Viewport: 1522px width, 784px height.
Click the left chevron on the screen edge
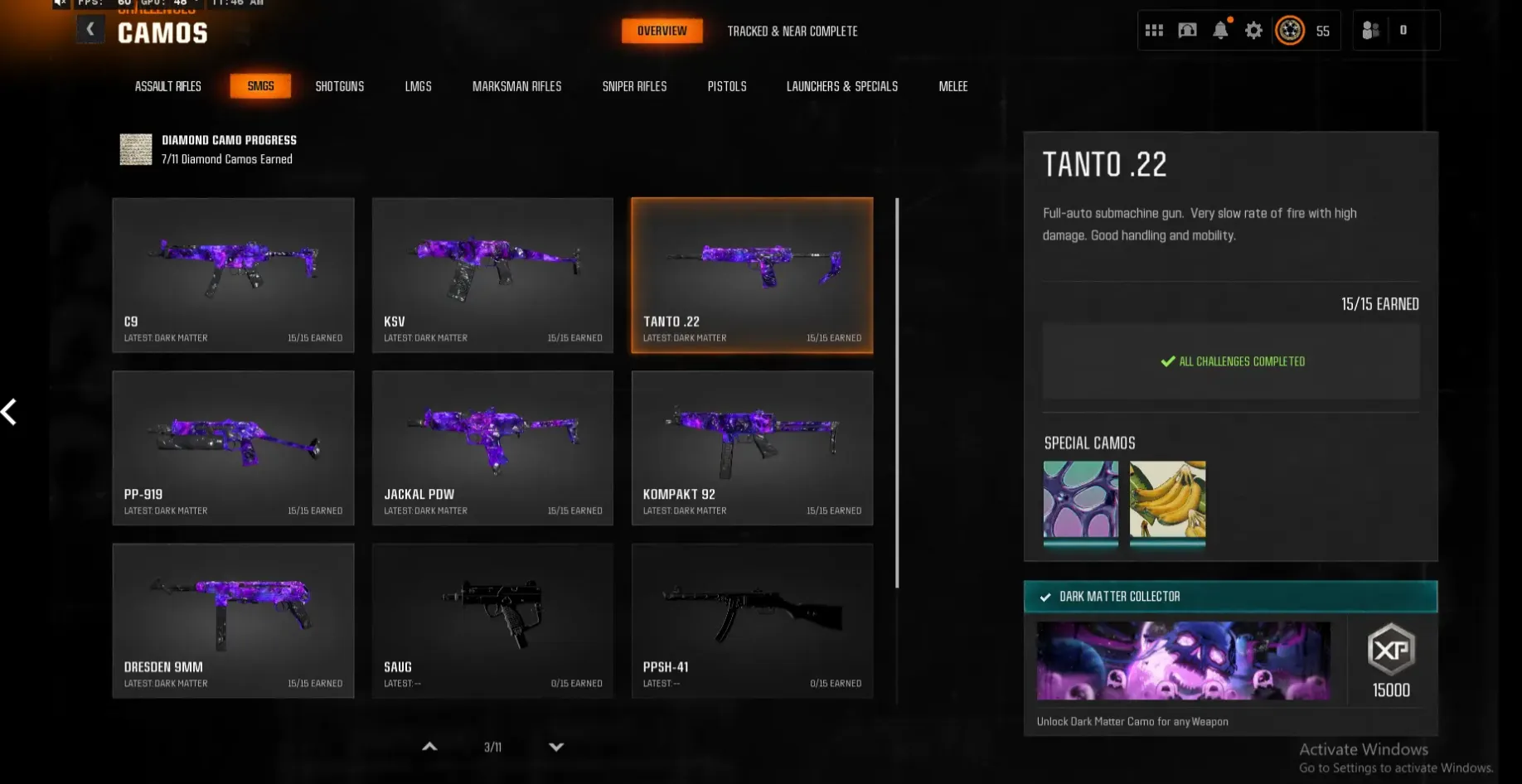10,412
